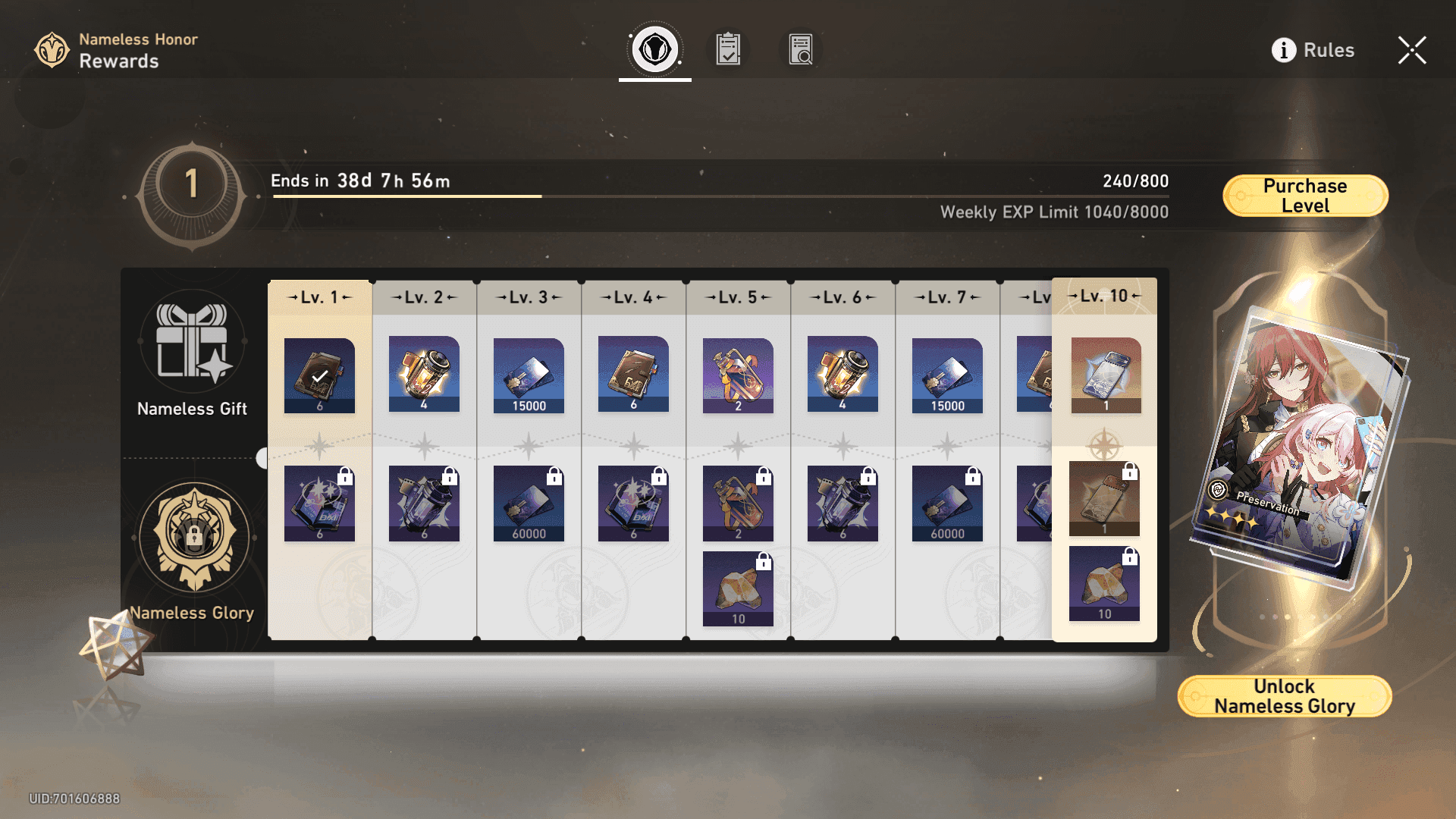The image size is (1456, 819).
Task: View the Lv. 3 15000 credit reward
Action: (529, 375)
